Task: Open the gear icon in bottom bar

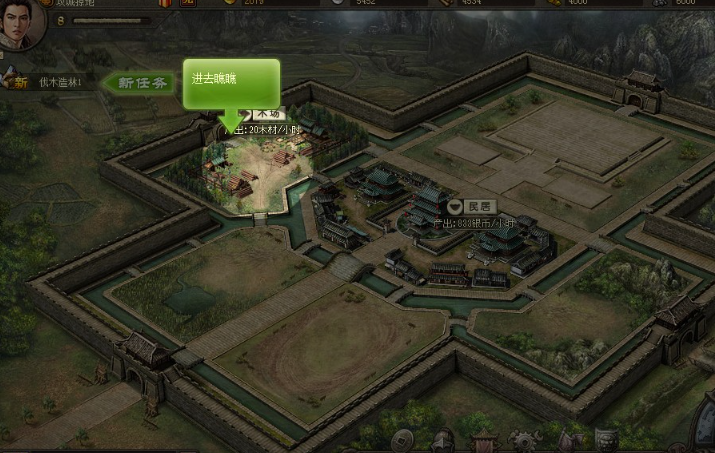Action: 522,441
